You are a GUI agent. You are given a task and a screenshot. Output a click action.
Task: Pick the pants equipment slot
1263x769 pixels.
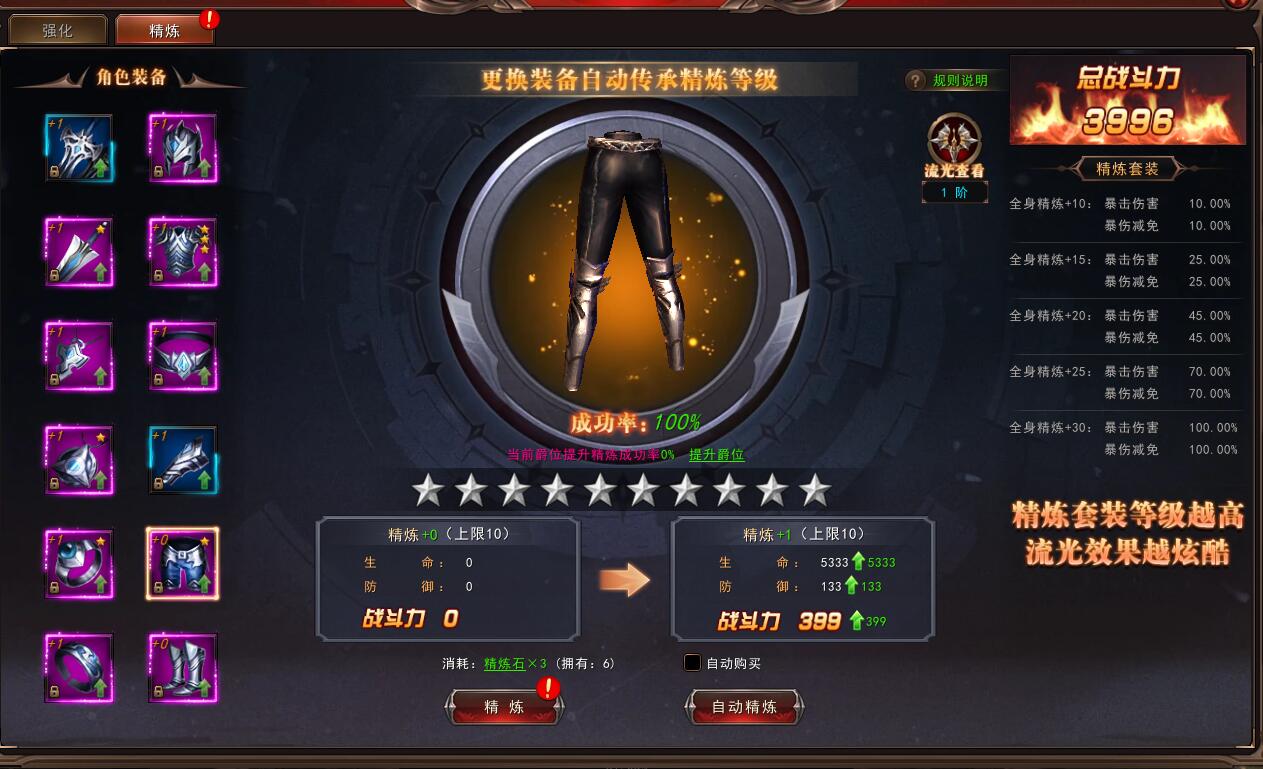click(183, 564)
